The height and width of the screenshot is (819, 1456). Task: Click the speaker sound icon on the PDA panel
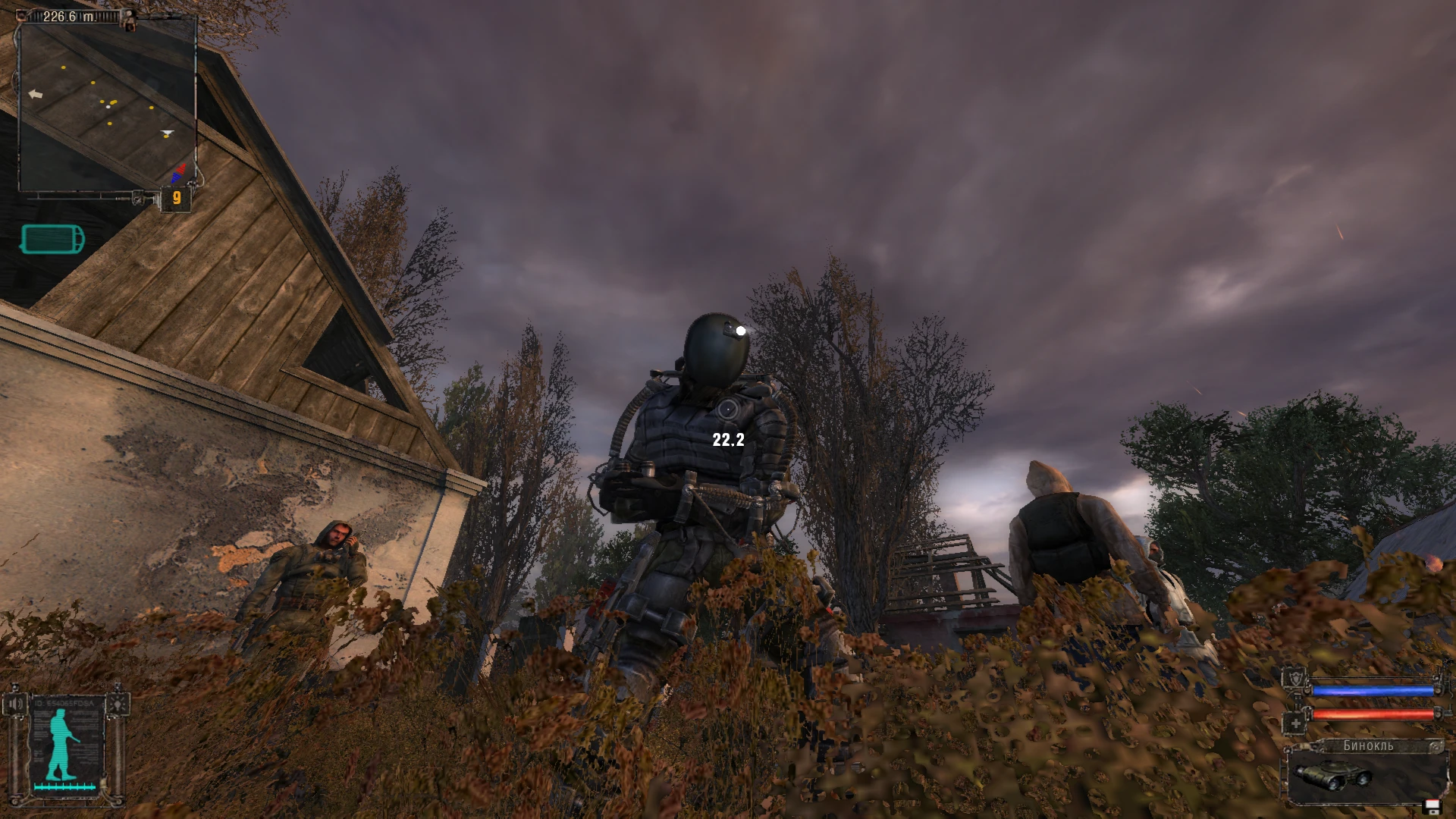pos(15,703)
